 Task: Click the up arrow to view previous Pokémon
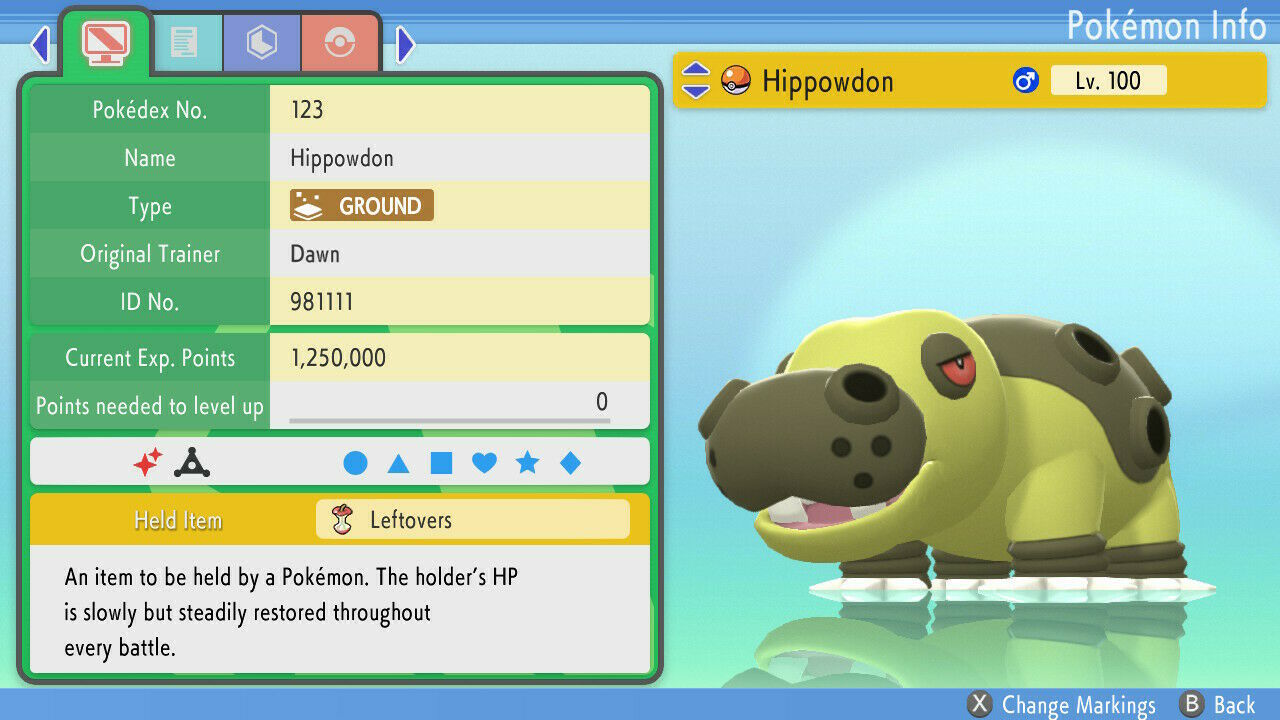tap(694, 70)
